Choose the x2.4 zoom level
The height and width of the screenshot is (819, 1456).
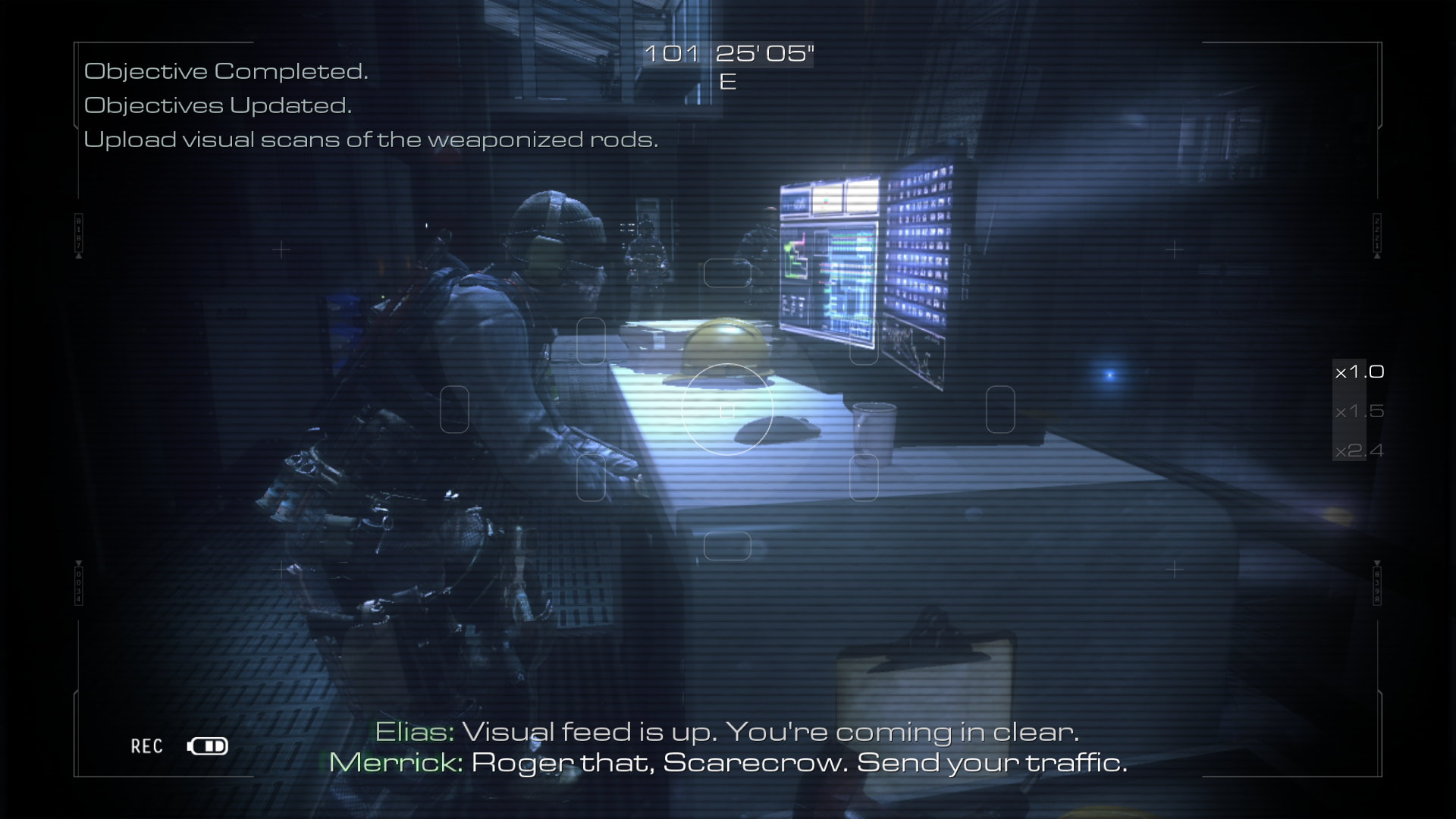pyautogui.click(x=1359, y=450)
